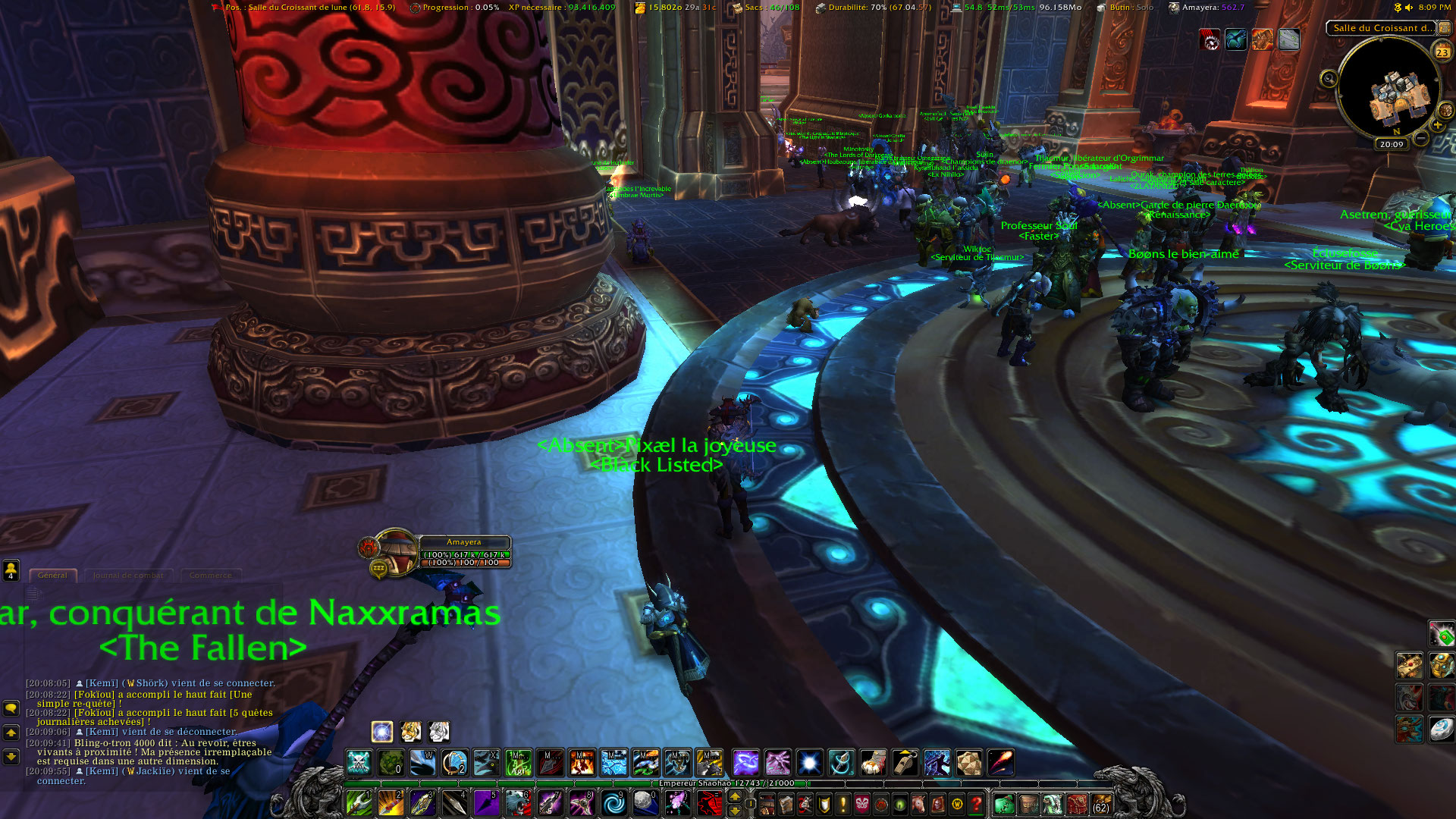Click the minimap's zoom-out minus button
The width and height of the screenshot is (1456, 819).
coord(1421,138)
